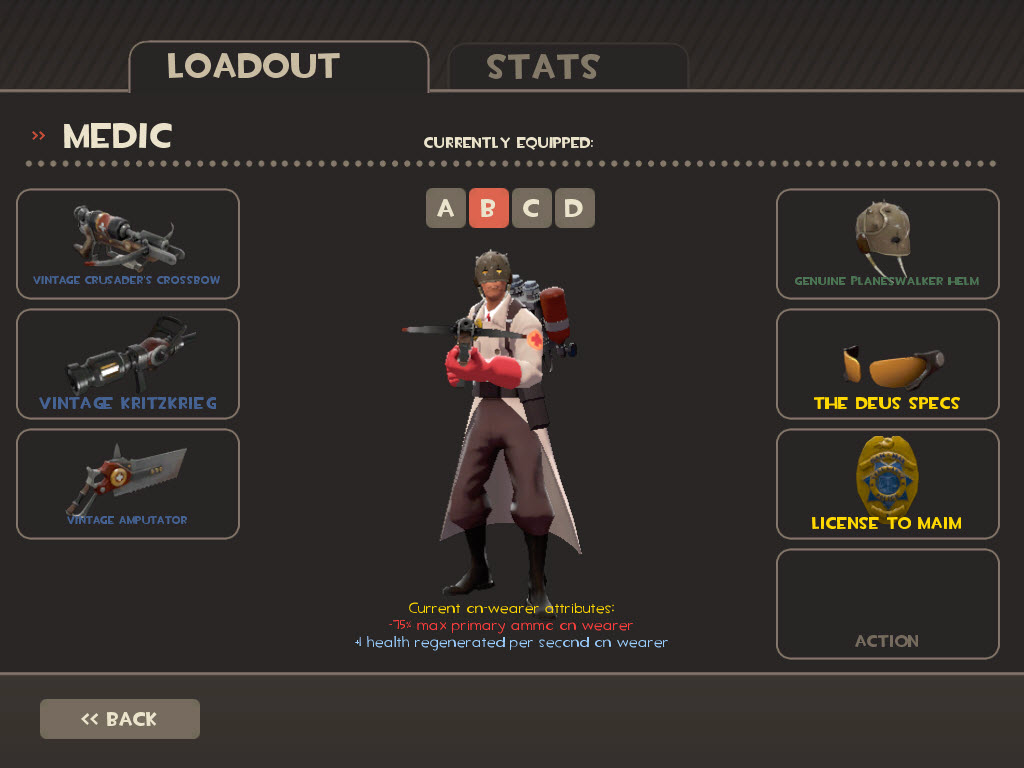
Task: Go back with the Back button
Action: pyautogui.click(x=120, y=719)
